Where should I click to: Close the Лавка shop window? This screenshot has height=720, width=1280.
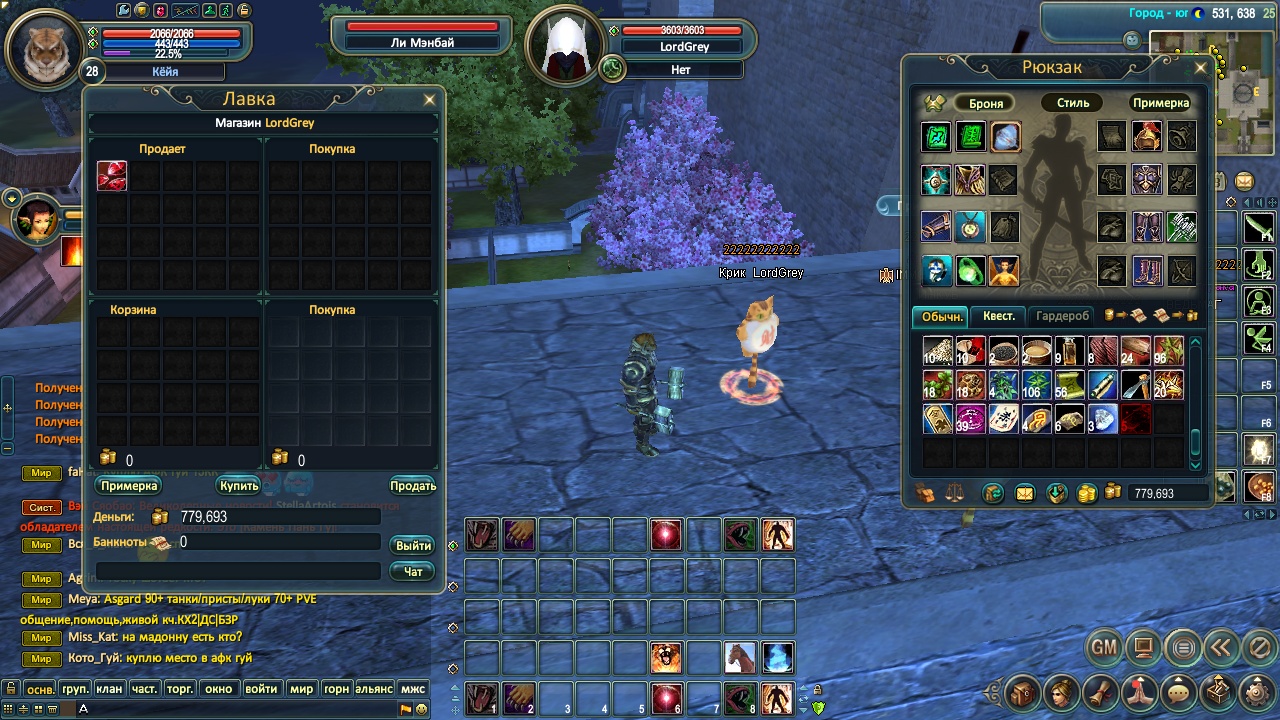pyautogui.click(x=430, y=100)
